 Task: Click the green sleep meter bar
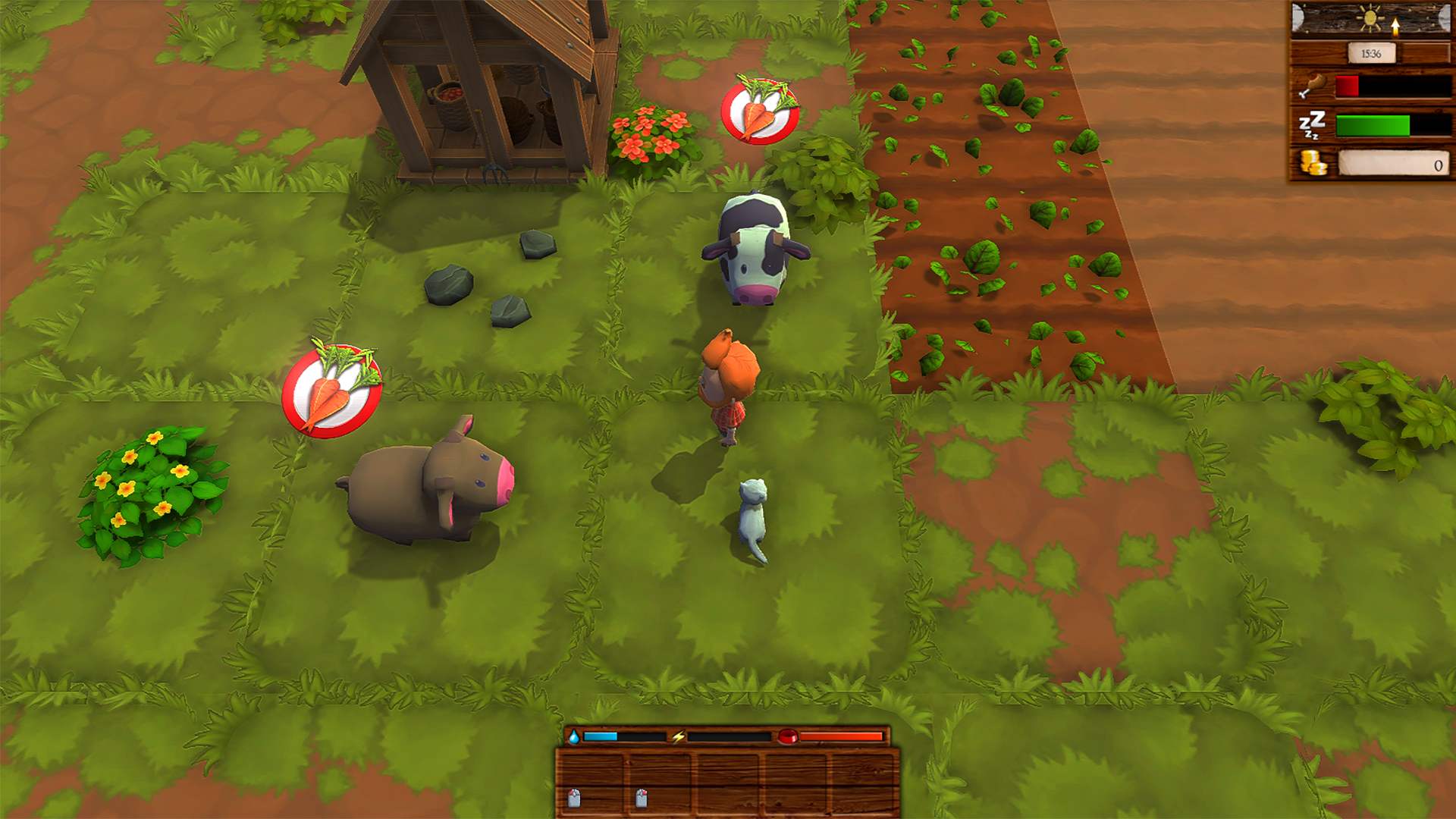click(x=1373, y=126)
